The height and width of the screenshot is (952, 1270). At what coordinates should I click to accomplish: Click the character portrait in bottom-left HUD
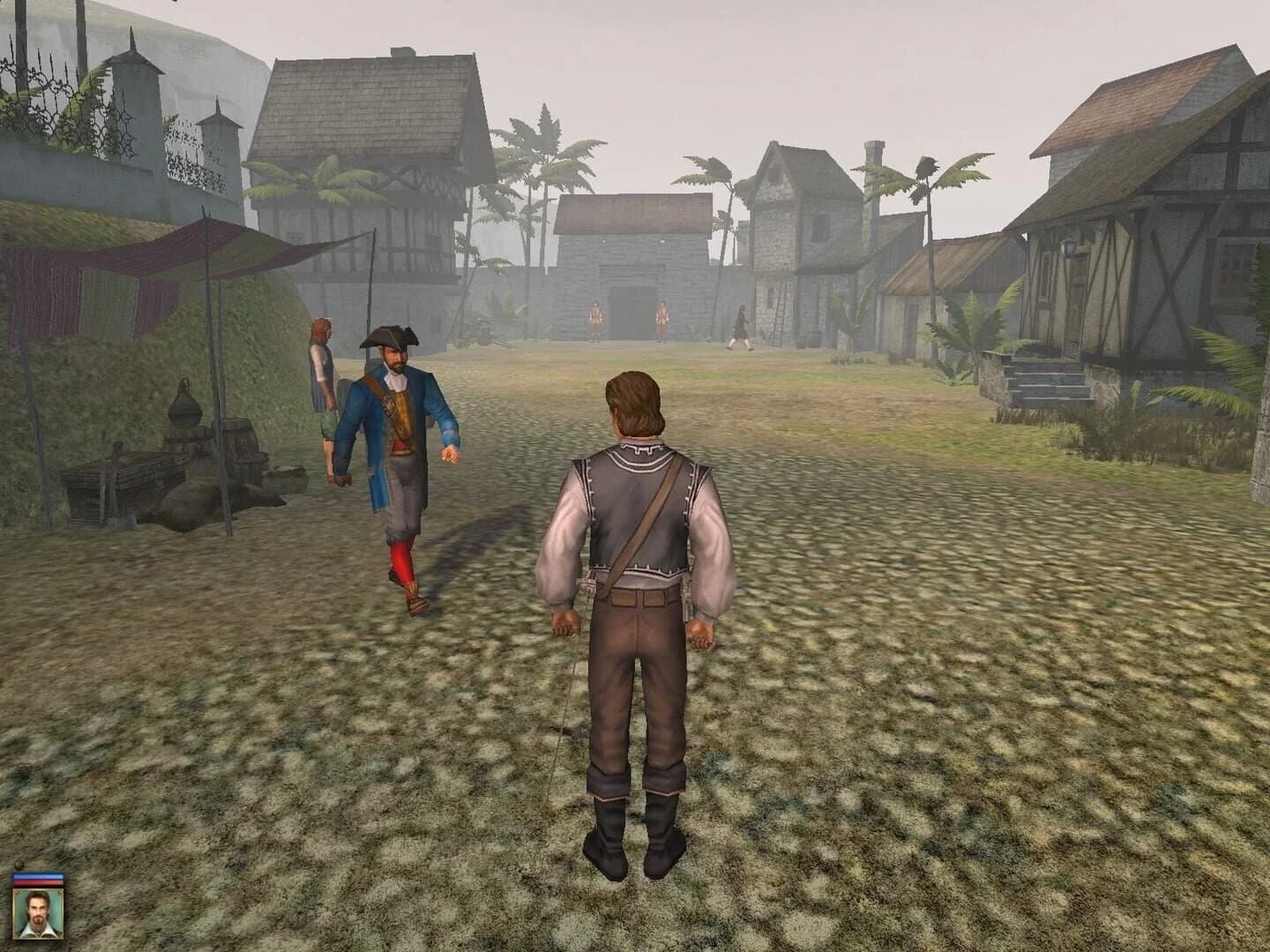pos(38,914)
